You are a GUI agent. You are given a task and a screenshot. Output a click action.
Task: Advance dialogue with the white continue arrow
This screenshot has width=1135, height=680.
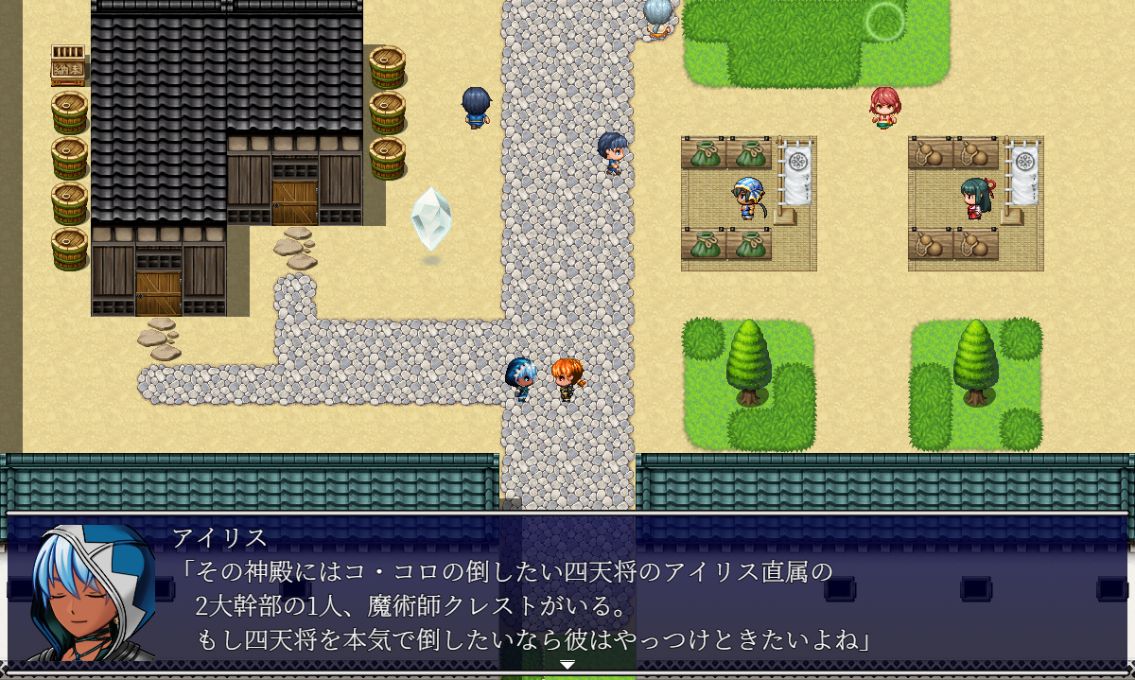[x=567, y=665]
